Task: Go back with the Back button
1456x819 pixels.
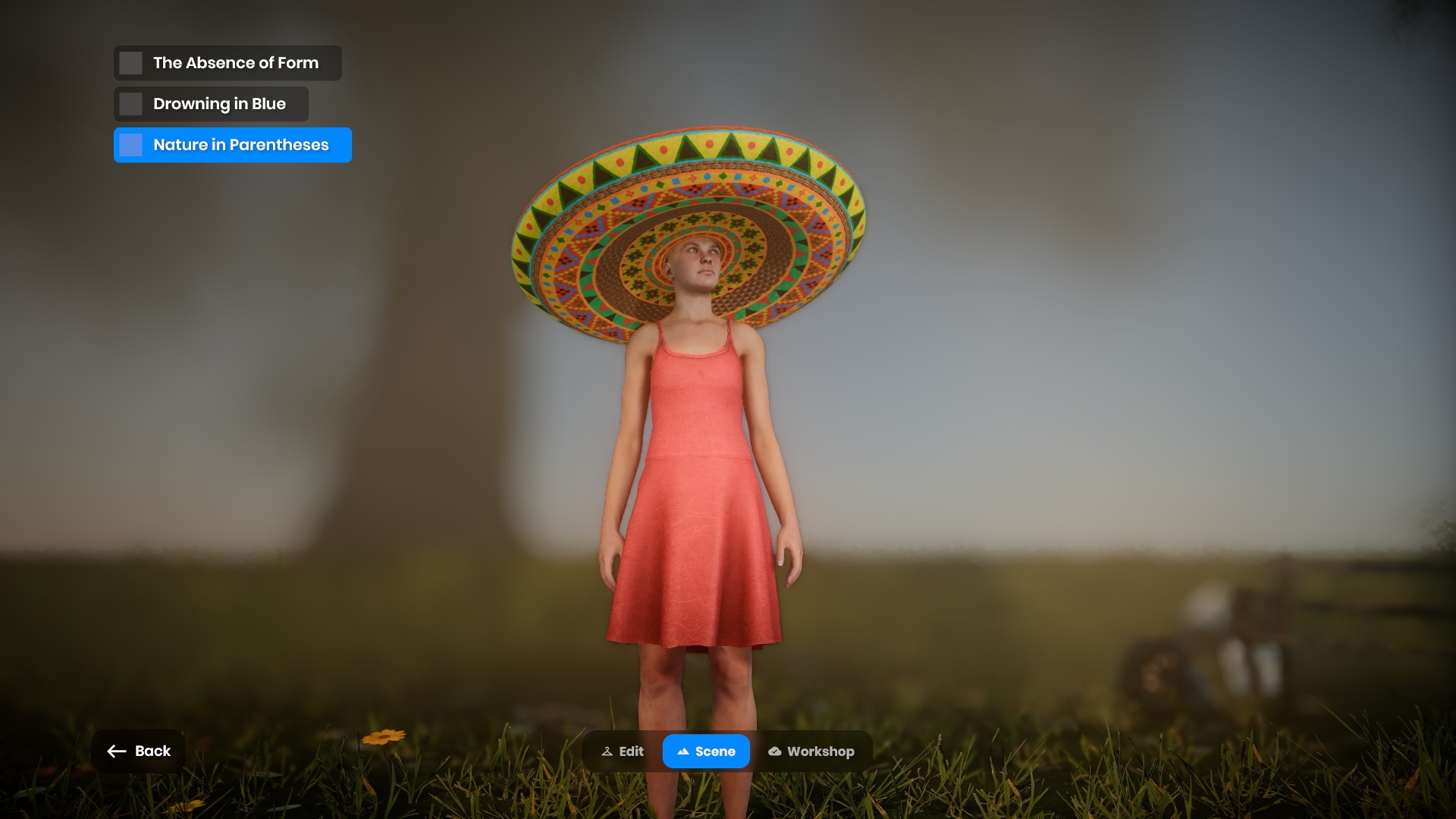Action: click(x=139, y=751)
